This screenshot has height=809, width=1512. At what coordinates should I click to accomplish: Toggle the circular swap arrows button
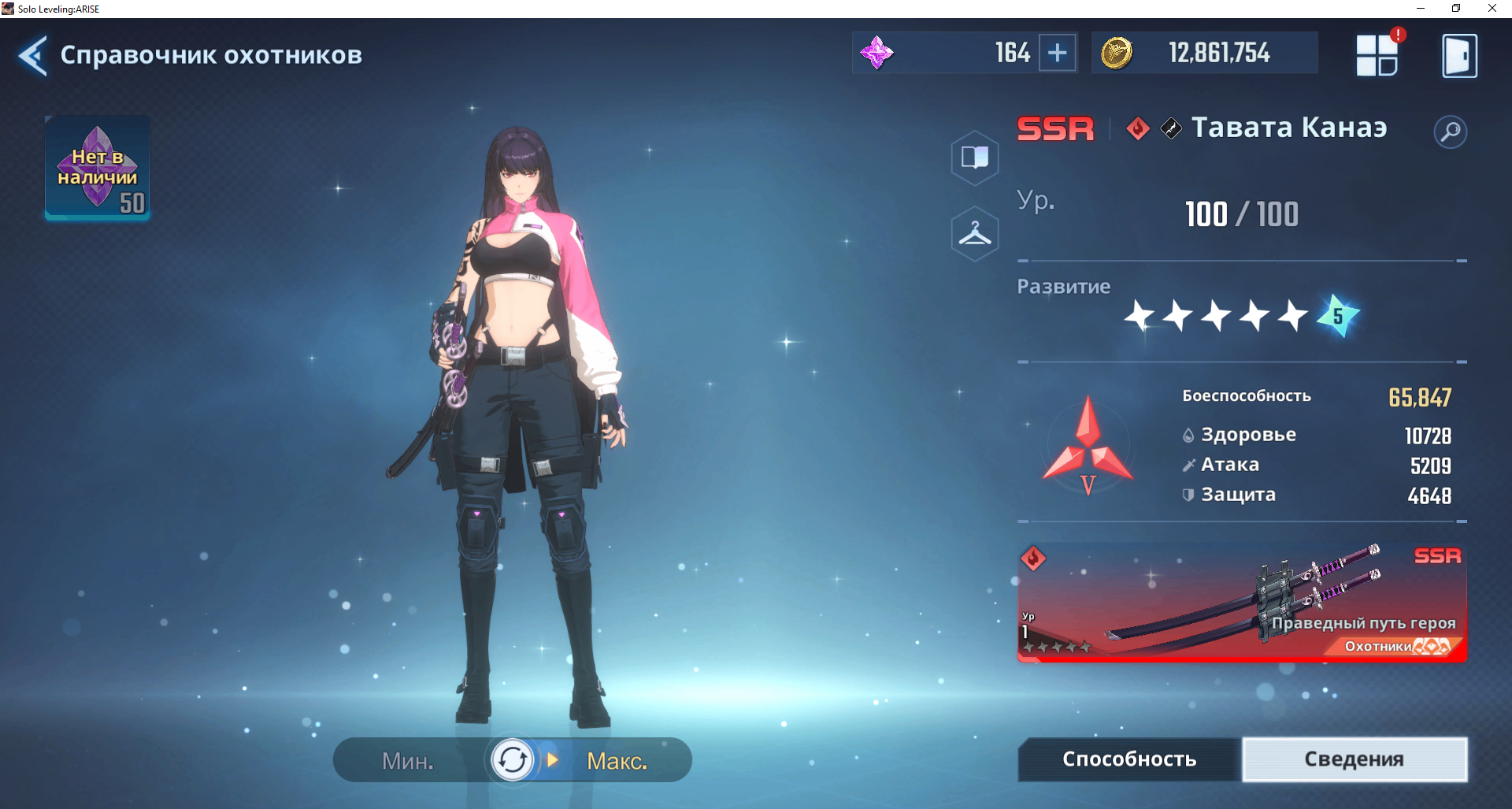[x=513, y=760]
